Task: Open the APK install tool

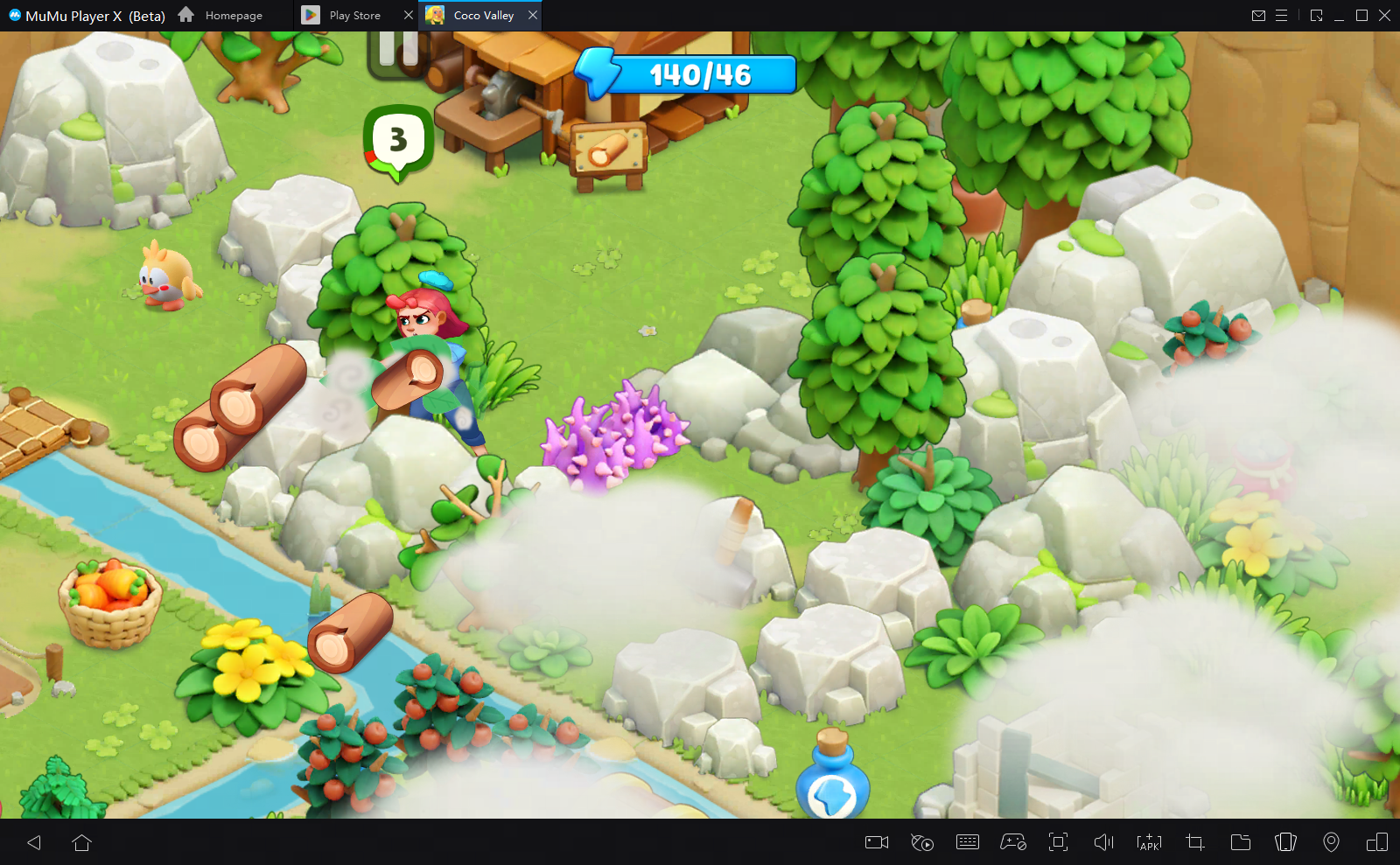Action: [x=1150, y=842]
